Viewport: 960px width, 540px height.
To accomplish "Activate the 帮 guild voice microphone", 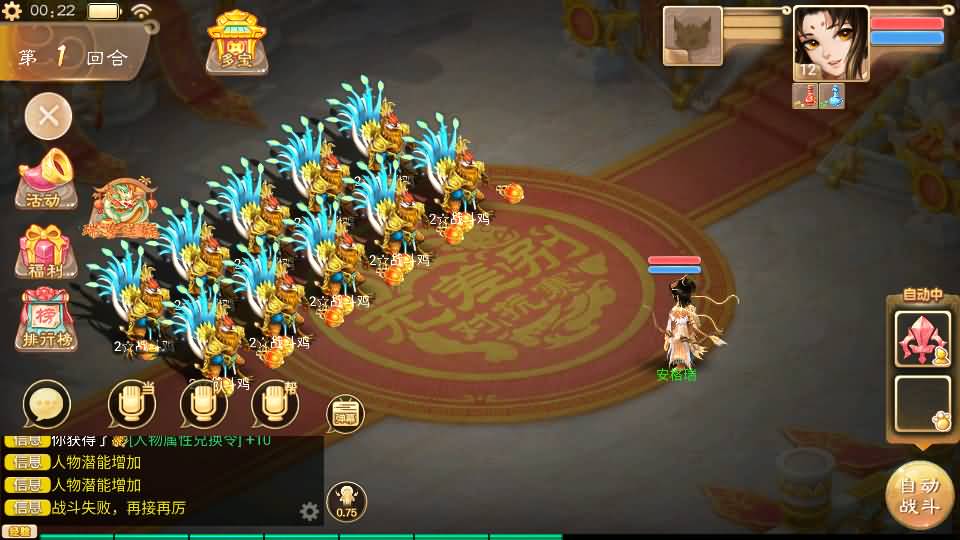I will [275, 404].
